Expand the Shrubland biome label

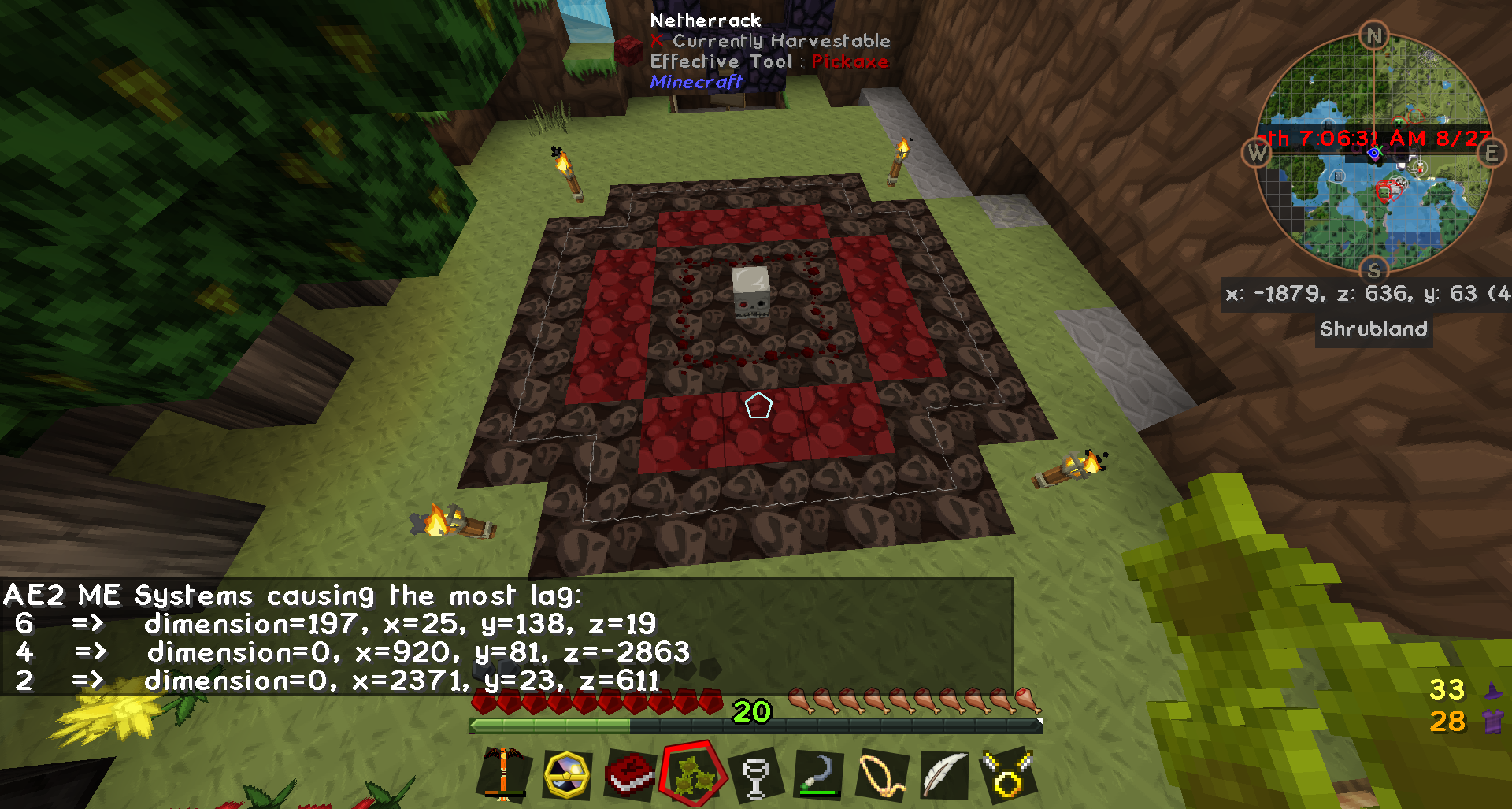[1373, 330]
